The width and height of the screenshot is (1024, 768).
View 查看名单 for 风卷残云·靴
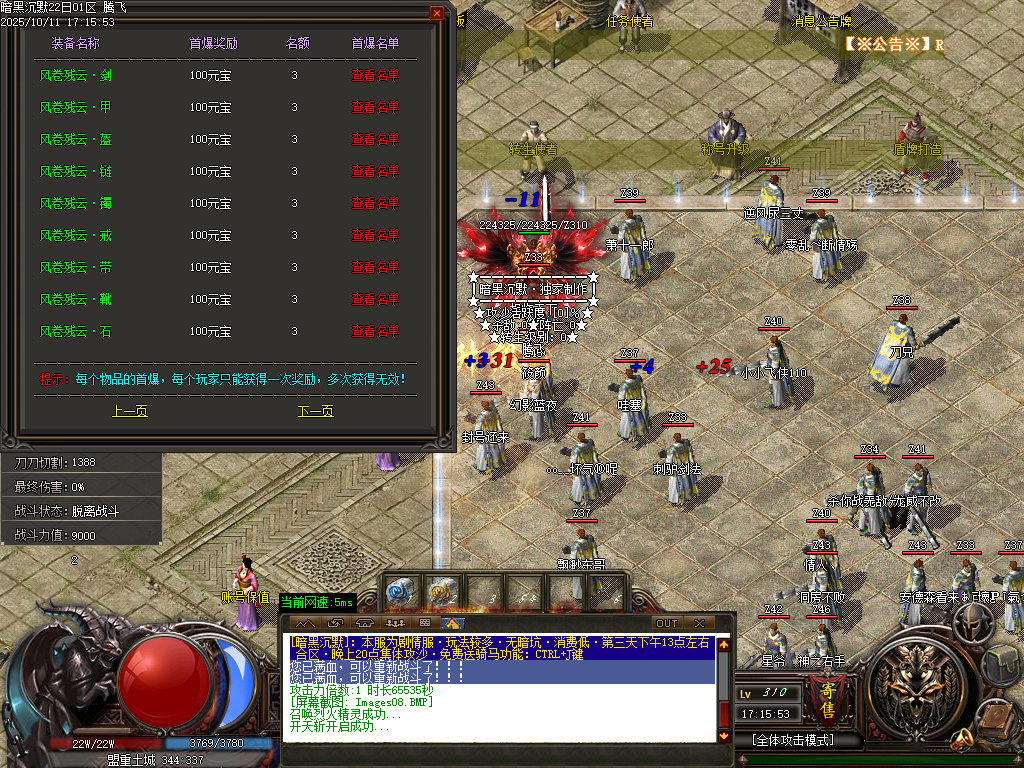point(375,299)
